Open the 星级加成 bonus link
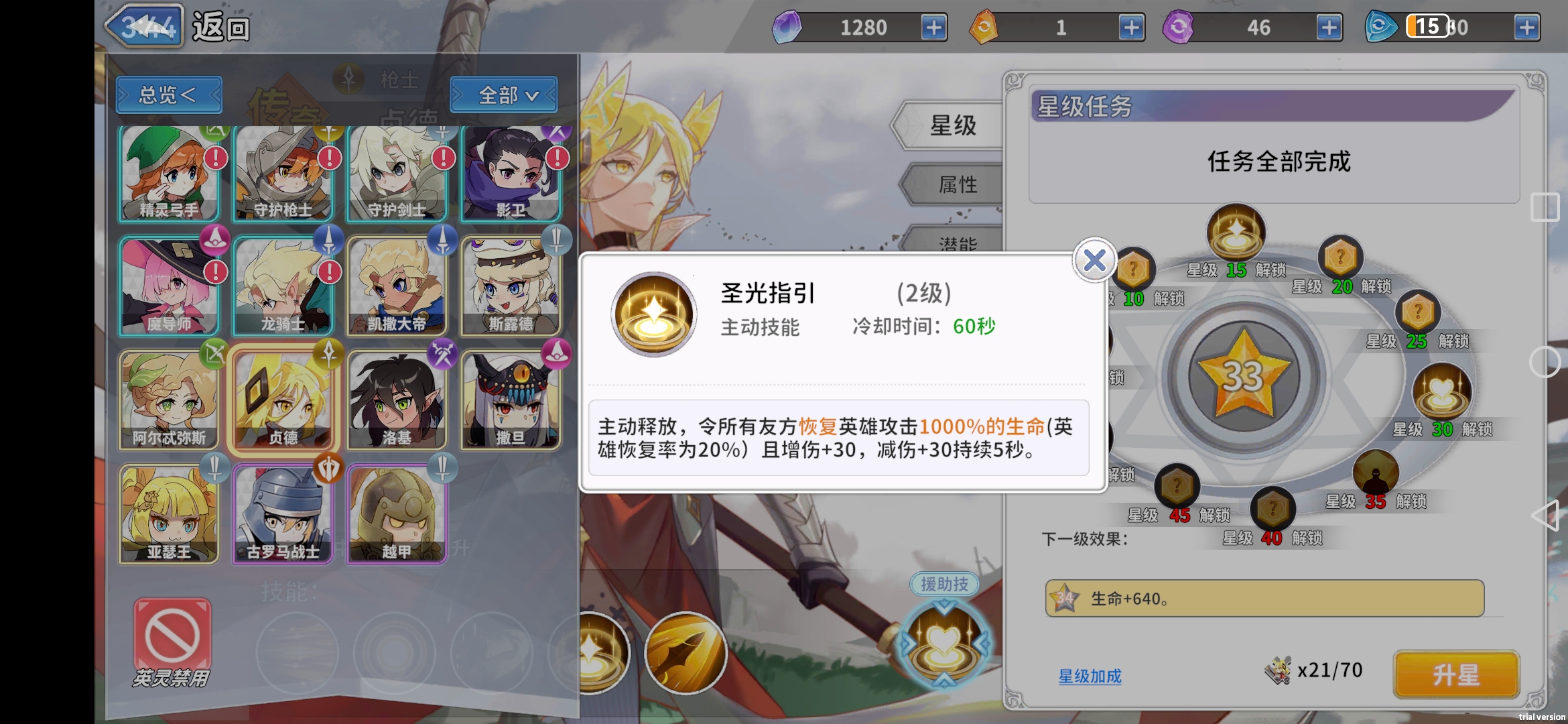Screen dimensions: 1568x724 point(1090,677)
